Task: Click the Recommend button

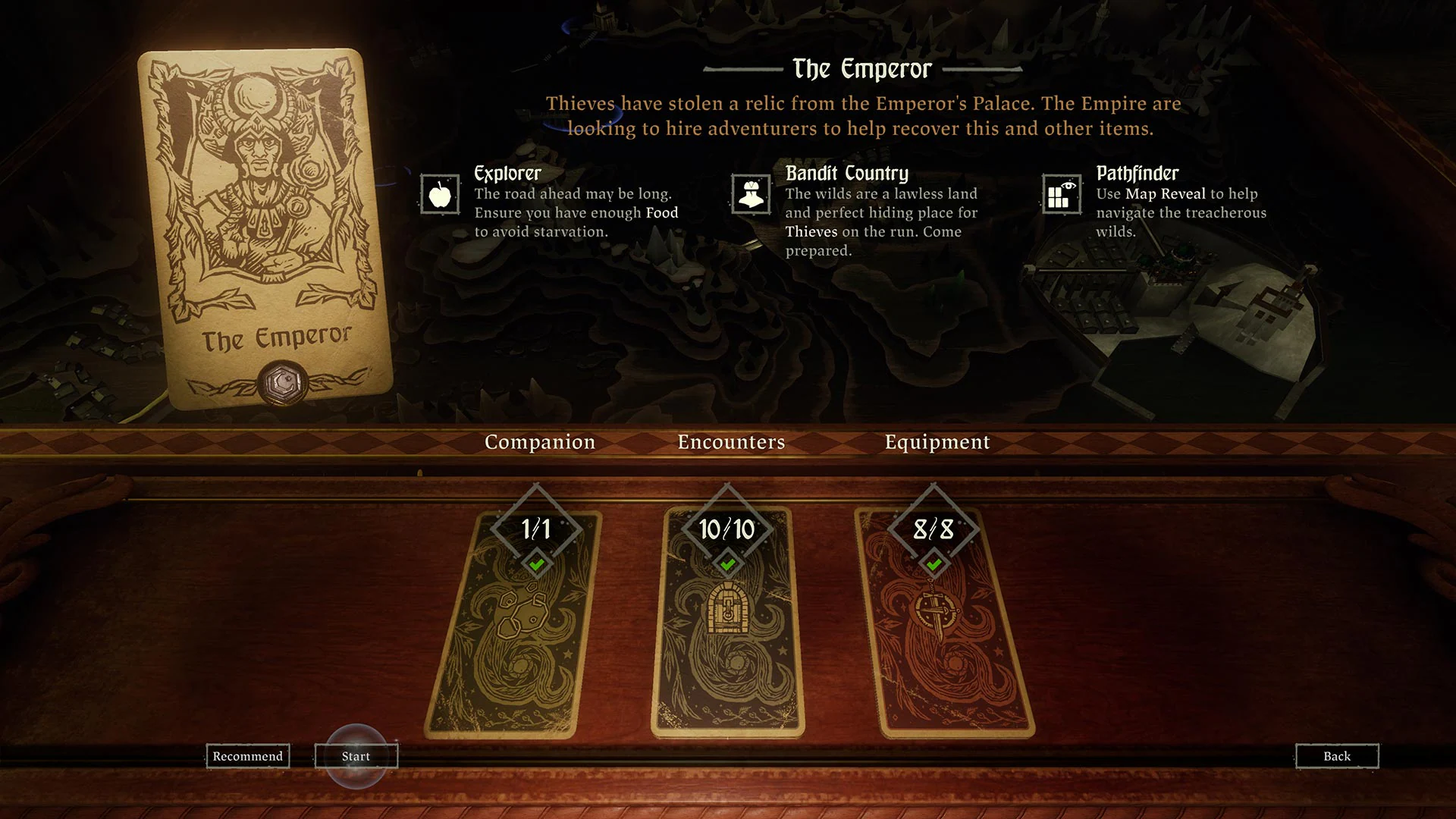Action: click(248, 756)
